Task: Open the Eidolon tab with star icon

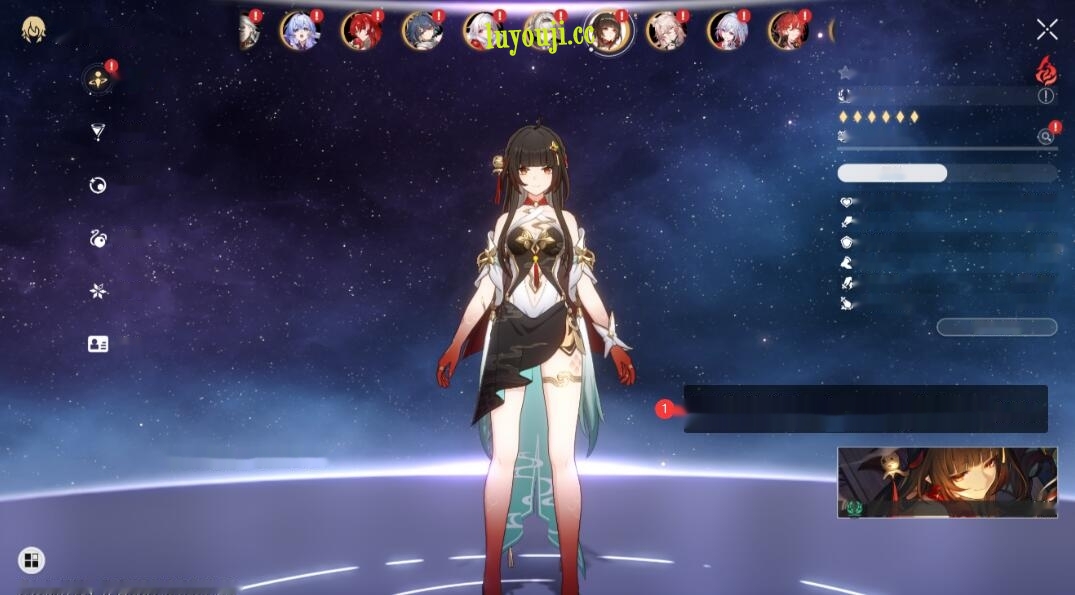Action: coord(98,291)
